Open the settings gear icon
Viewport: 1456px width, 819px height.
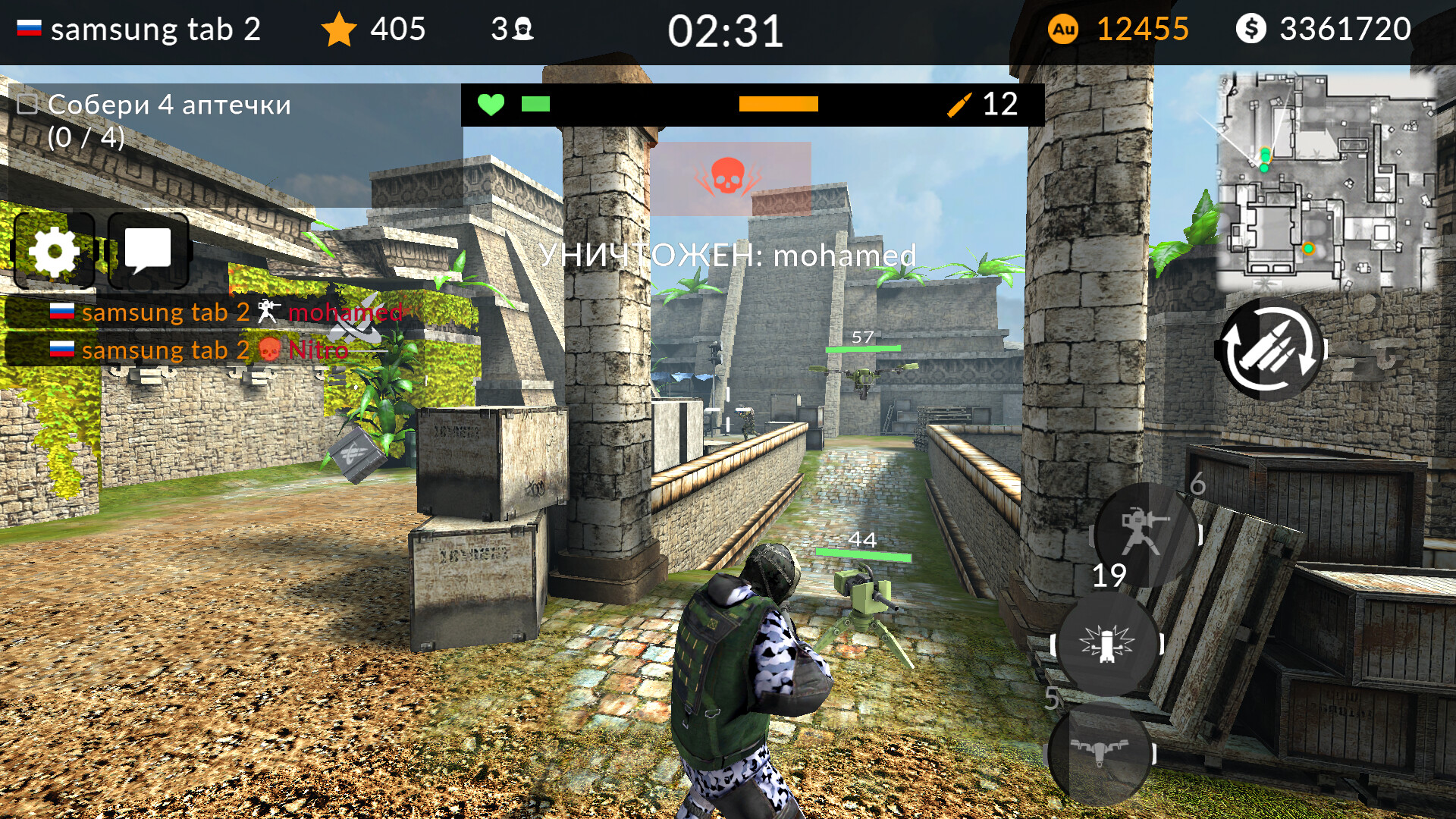[55, 250]
